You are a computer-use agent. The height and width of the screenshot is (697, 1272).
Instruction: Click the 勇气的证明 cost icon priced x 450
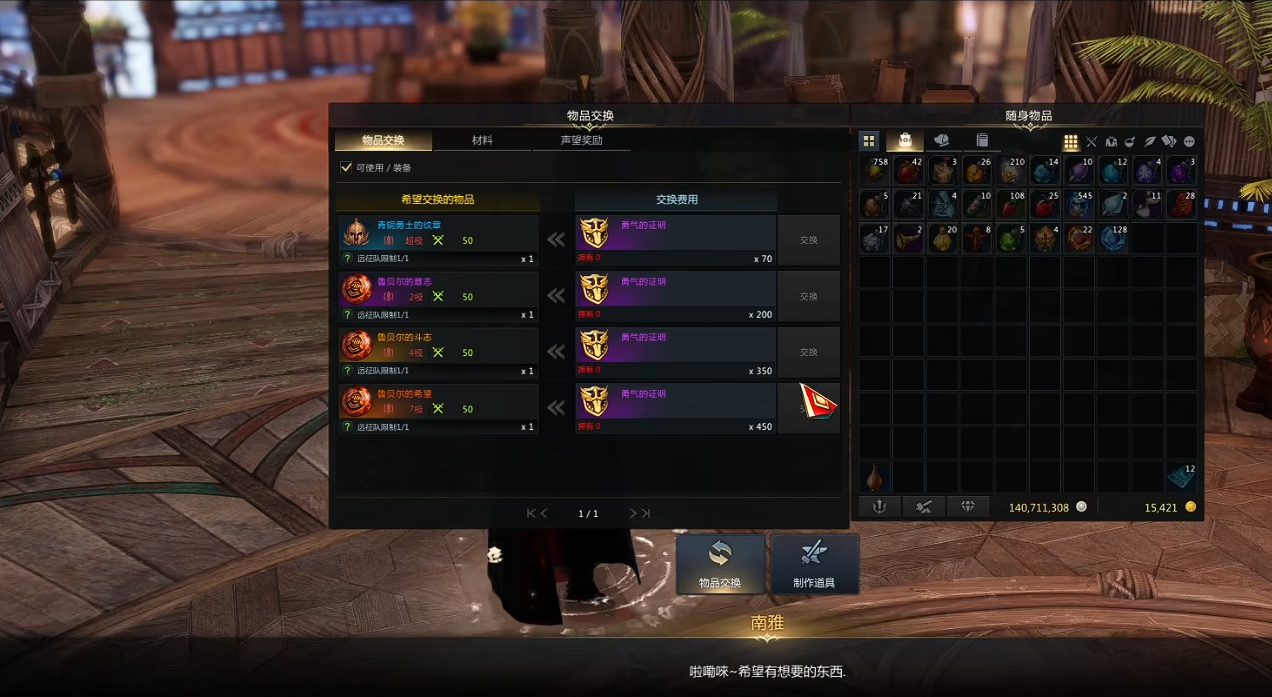(x=594, y=401)
